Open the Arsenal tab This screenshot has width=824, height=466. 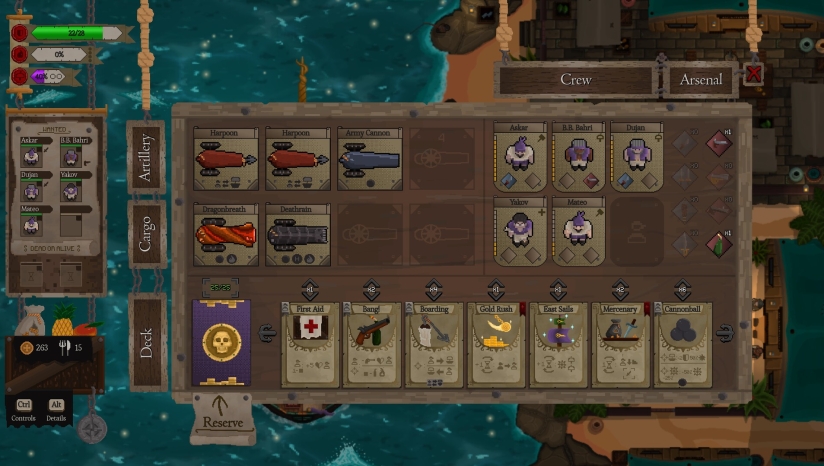point(701,80)
